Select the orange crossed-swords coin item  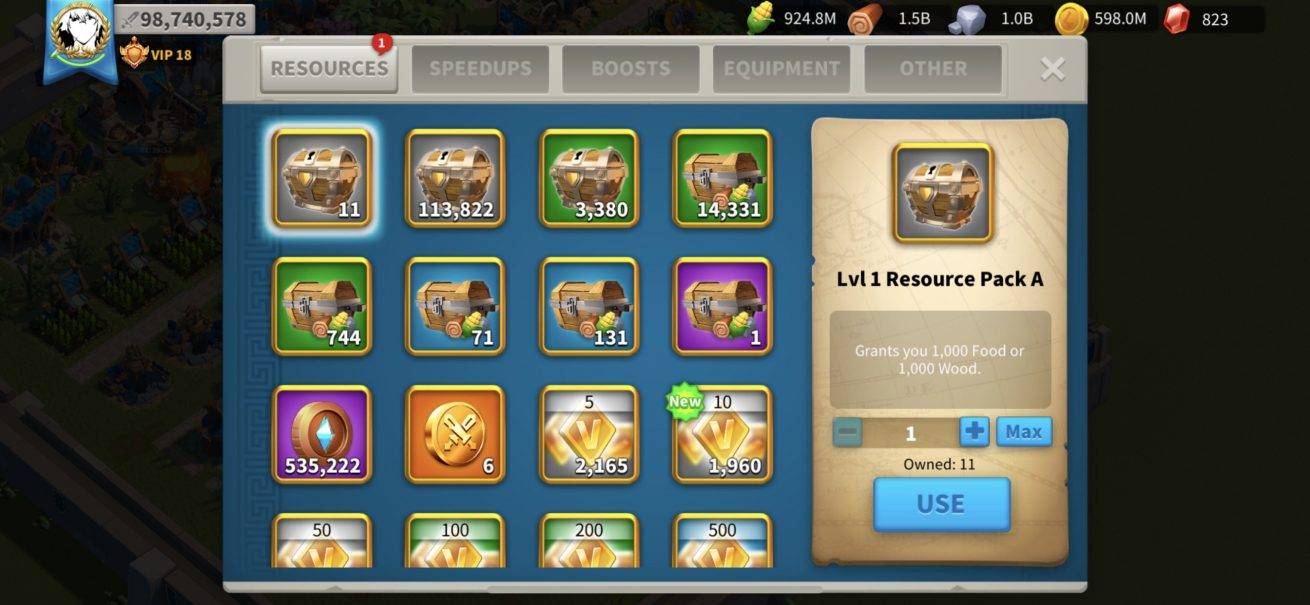455,434
